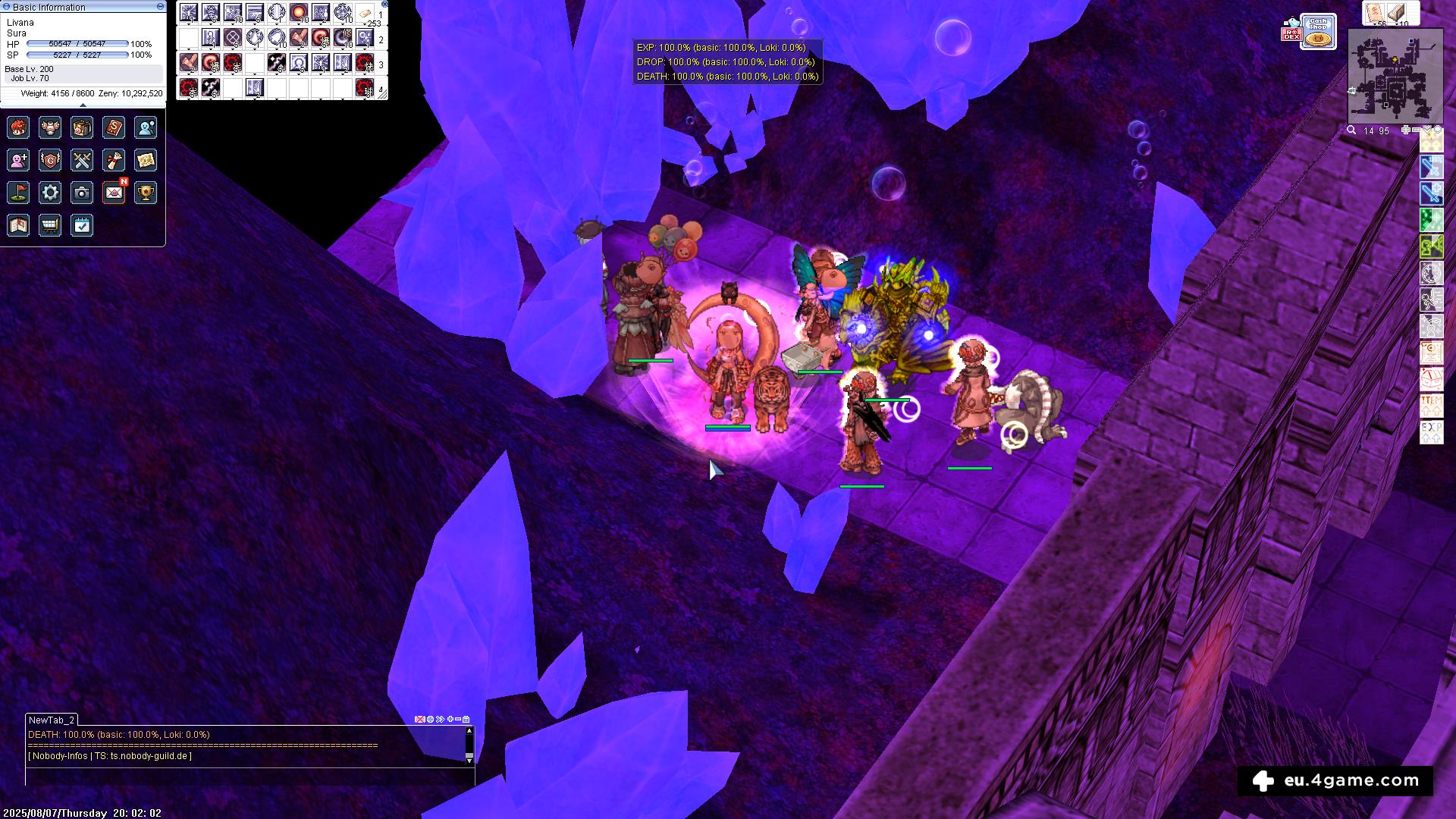Open the shopping cart icon
The image size is (1456, 819).
click(50, 225)
